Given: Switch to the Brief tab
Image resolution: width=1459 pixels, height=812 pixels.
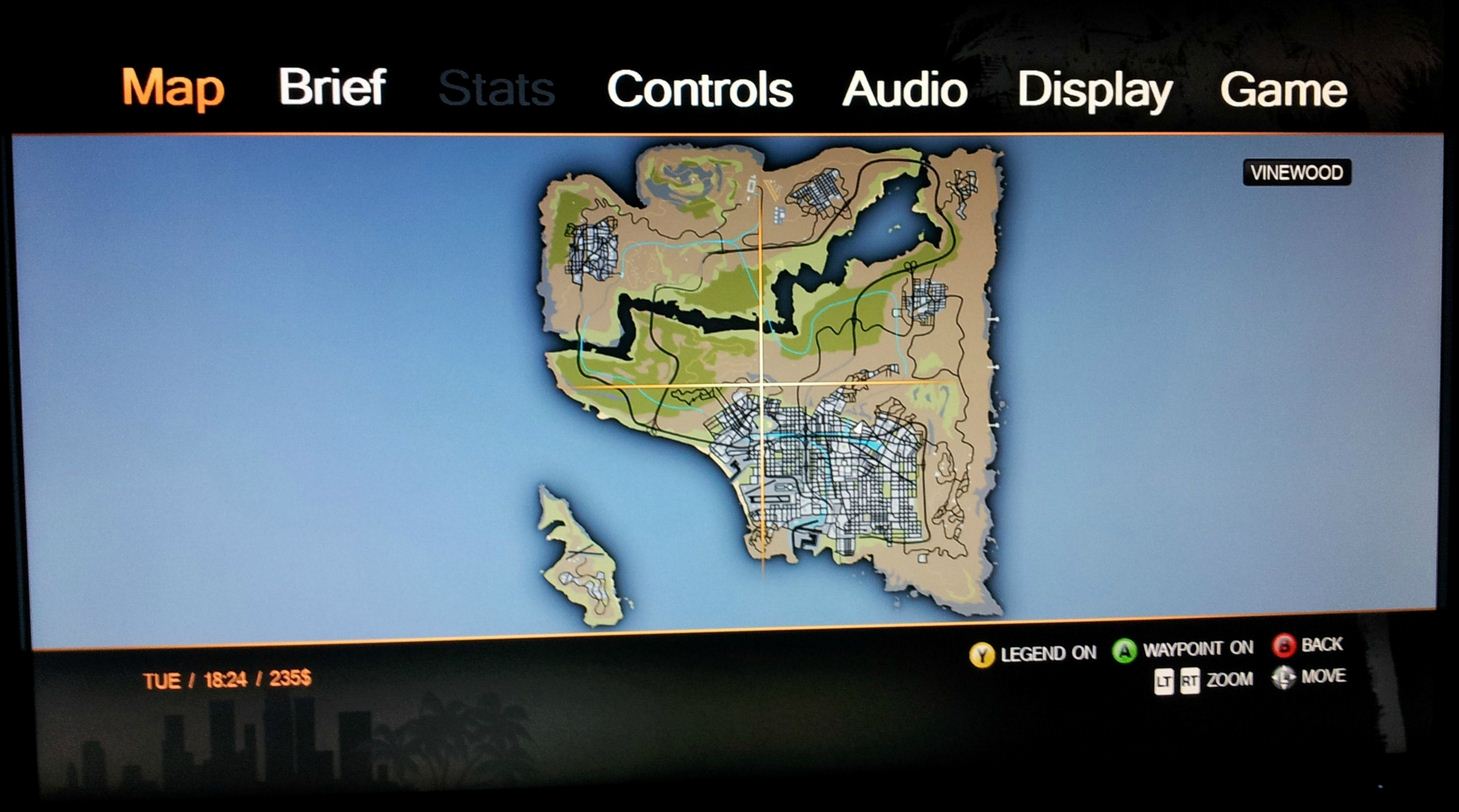Looking at the screenshot, I should coord(332,88).
